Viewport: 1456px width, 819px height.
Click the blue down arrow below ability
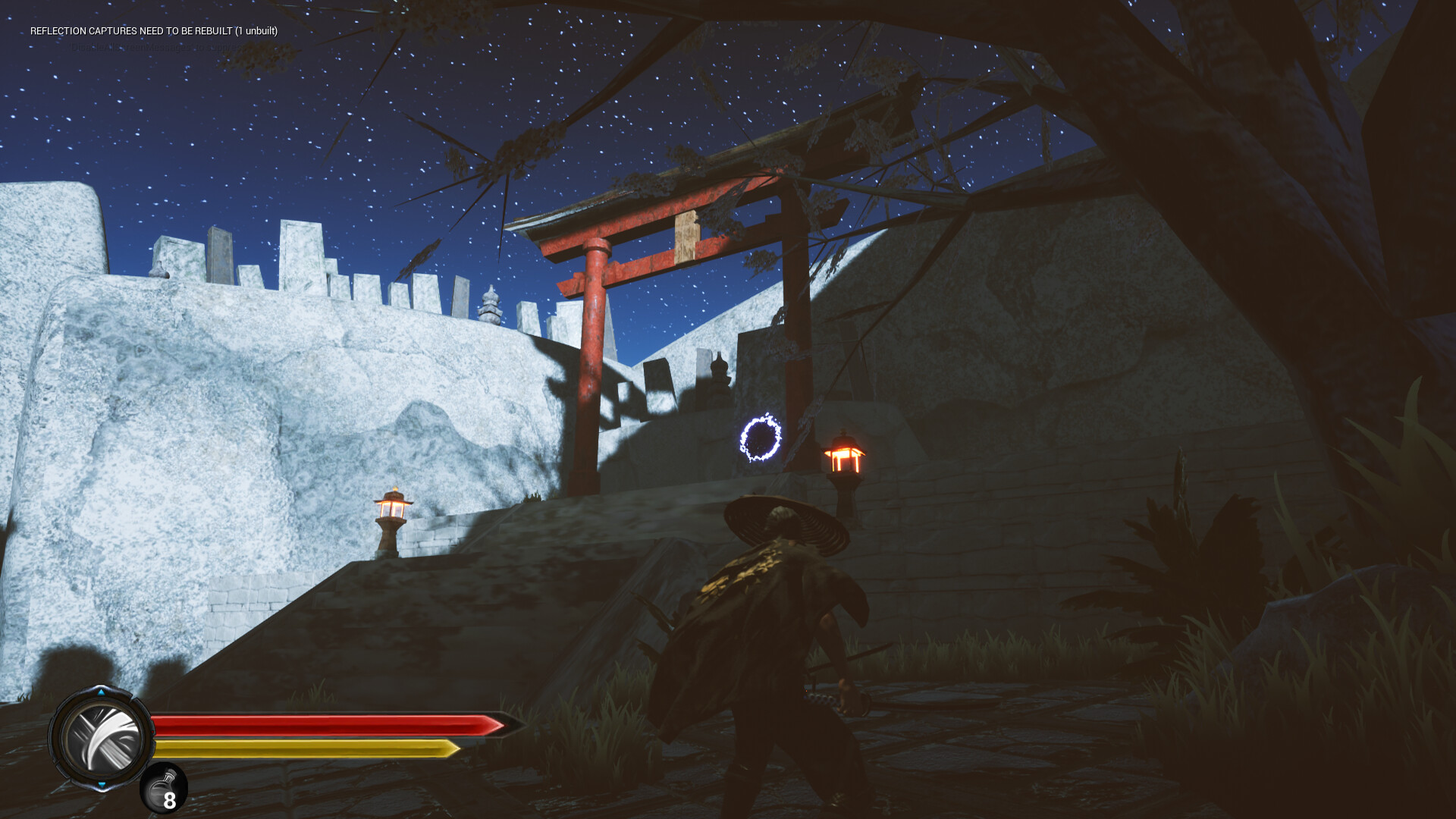pyautogui.click(x=102, y=785)
